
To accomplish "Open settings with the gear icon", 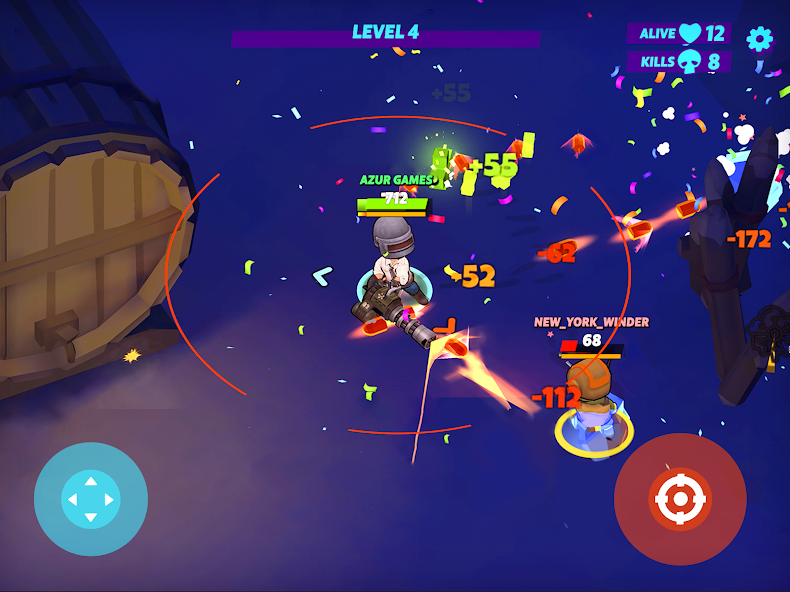I will (760, 39).
